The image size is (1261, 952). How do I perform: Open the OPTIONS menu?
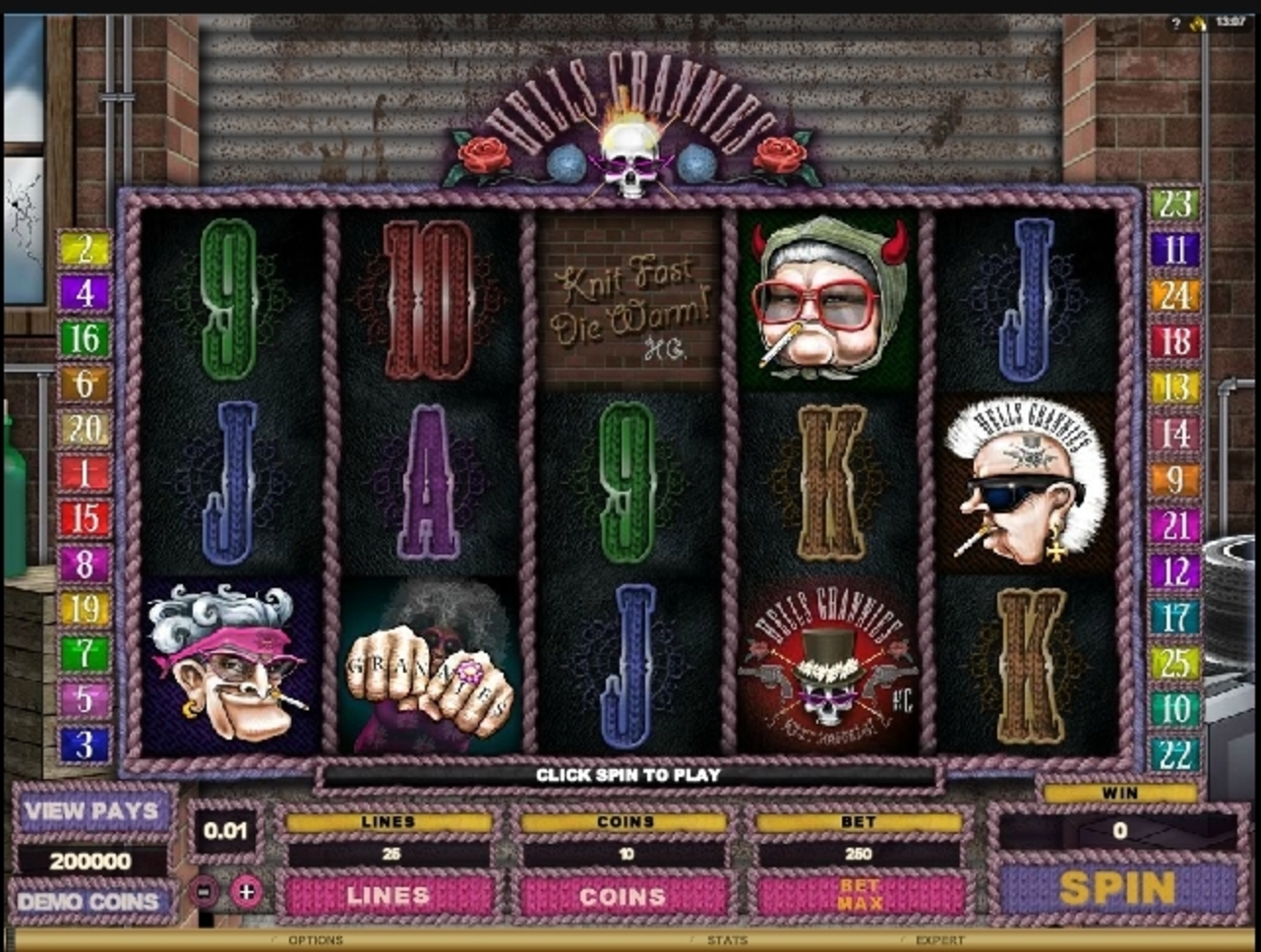point(315,940)
